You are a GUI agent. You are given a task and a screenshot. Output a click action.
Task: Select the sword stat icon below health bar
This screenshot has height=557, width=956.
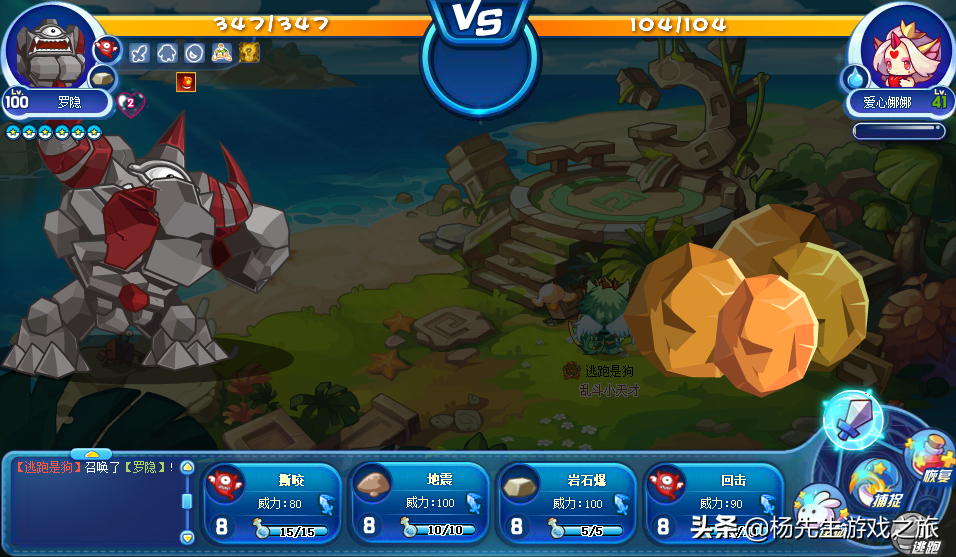tap(139, 52)
